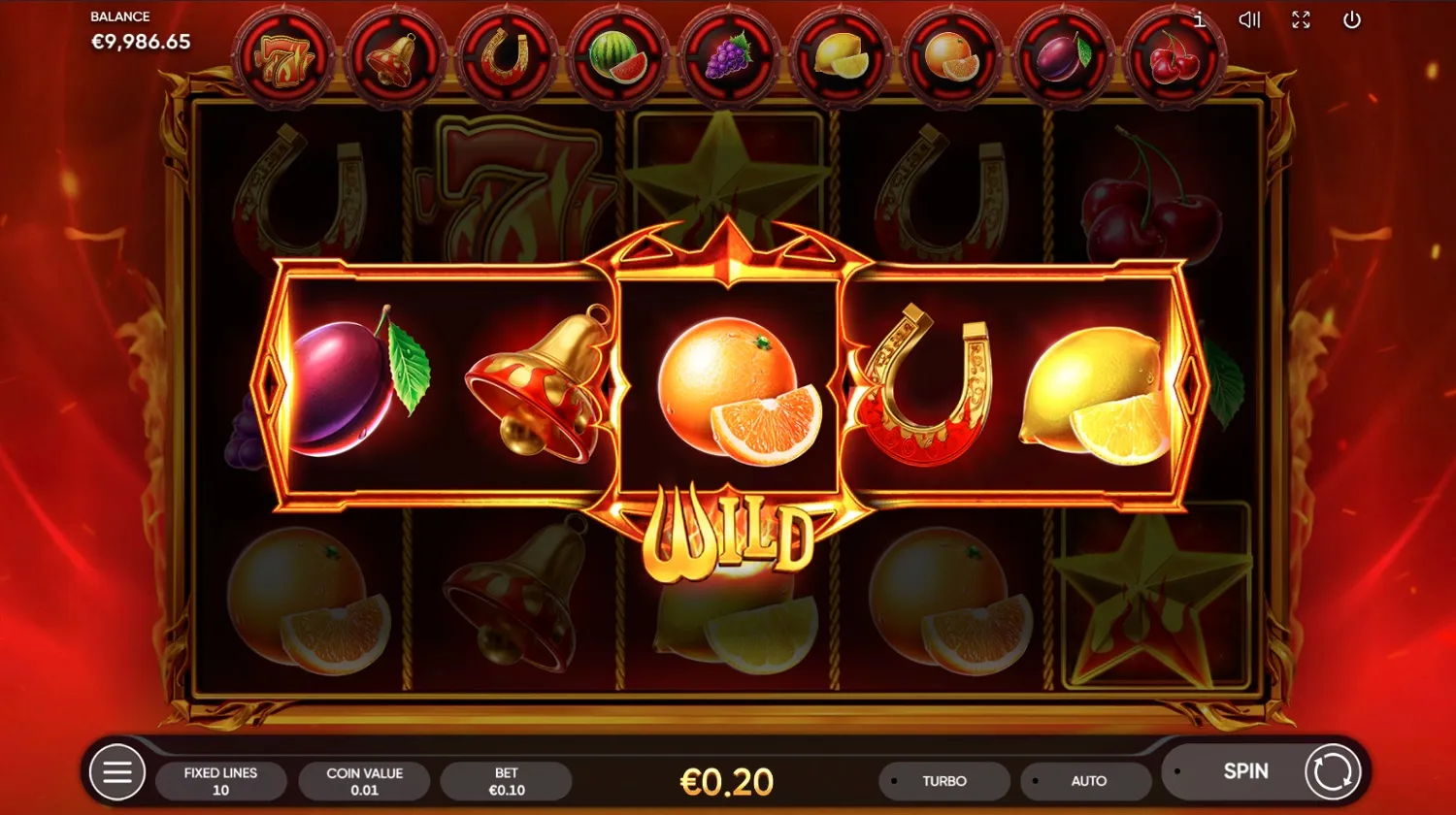
Task: Click the power exit icon
Action: pos(1350,19)
